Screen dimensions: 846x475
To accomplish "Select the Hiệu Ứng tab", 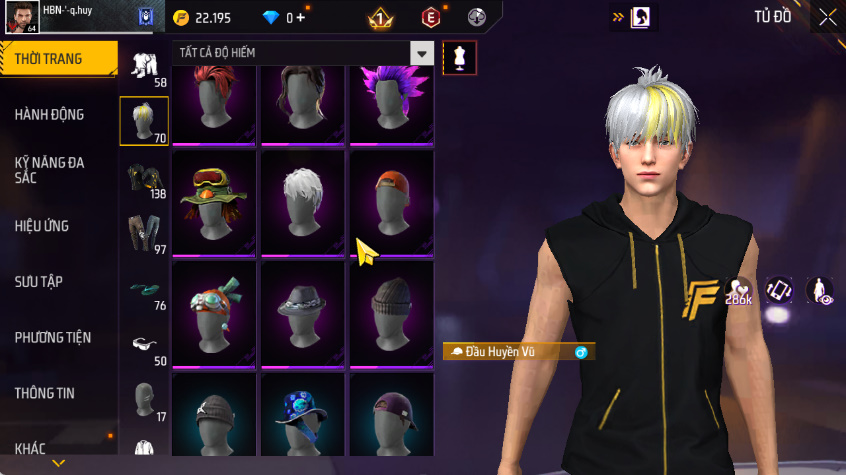I will coord(42,226).
